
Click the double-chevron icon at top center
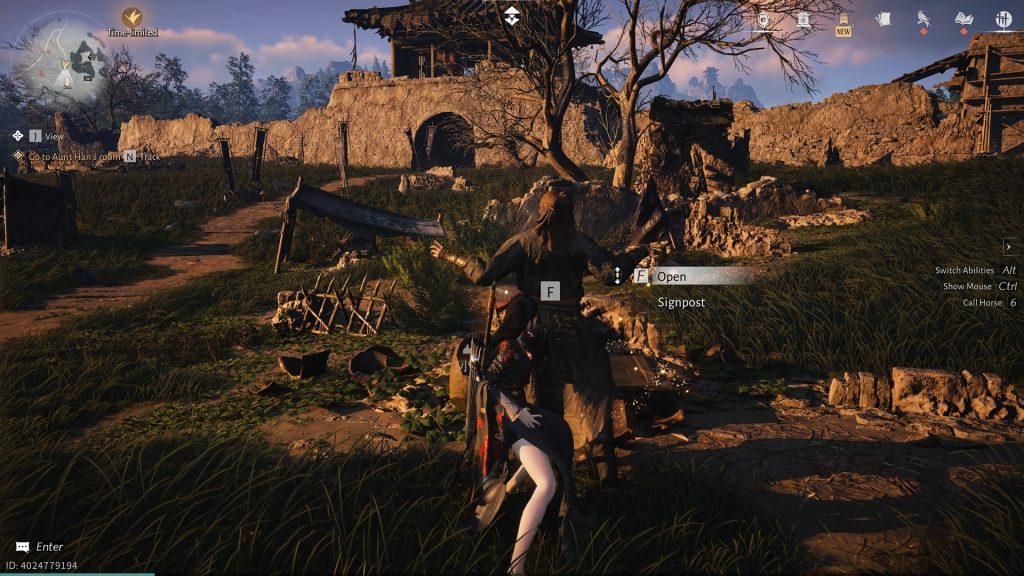point(512,15)
